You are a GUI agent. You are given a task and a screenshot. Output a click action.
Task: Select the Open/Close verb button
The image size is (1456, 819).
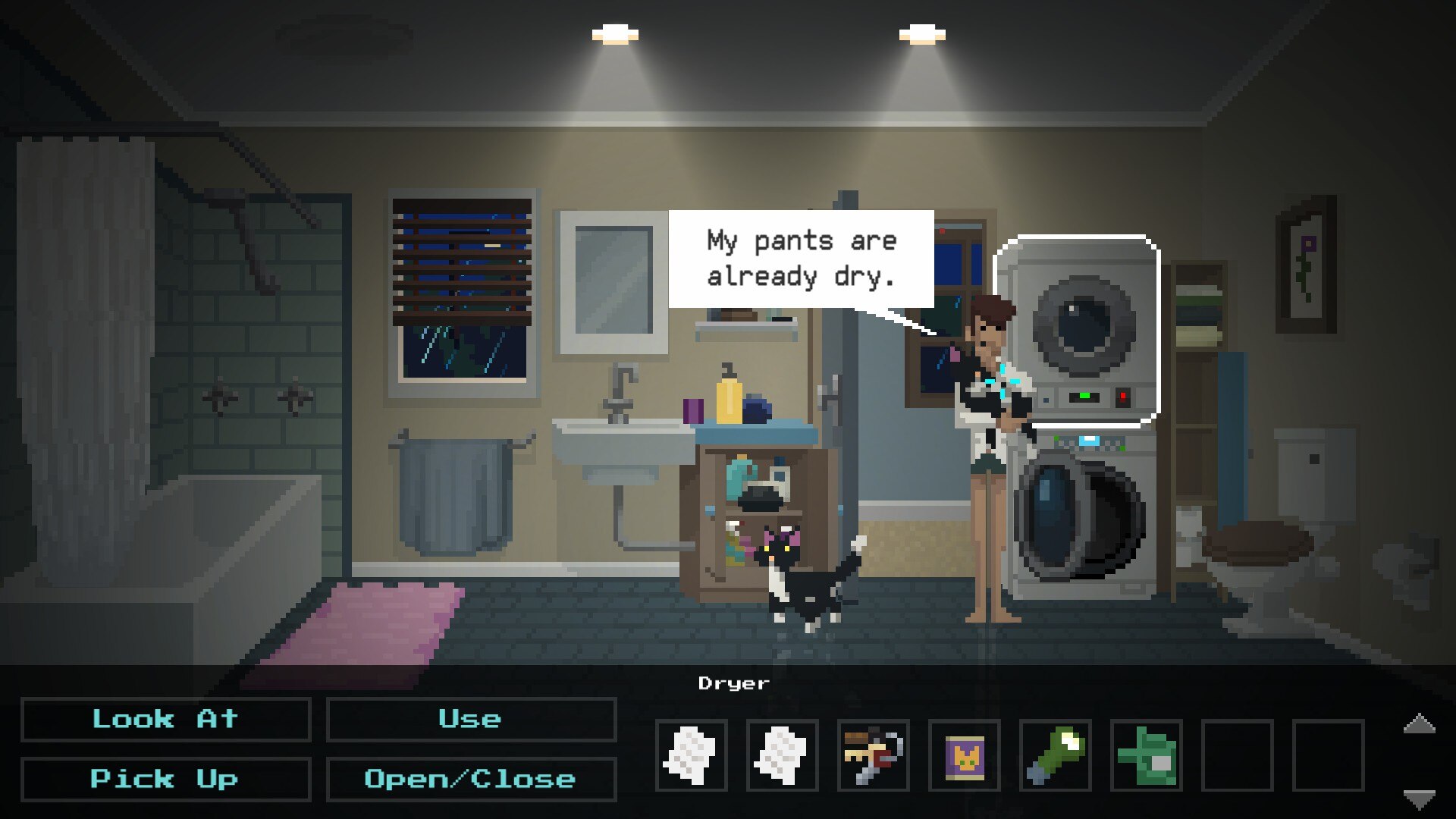coord(470,779)
